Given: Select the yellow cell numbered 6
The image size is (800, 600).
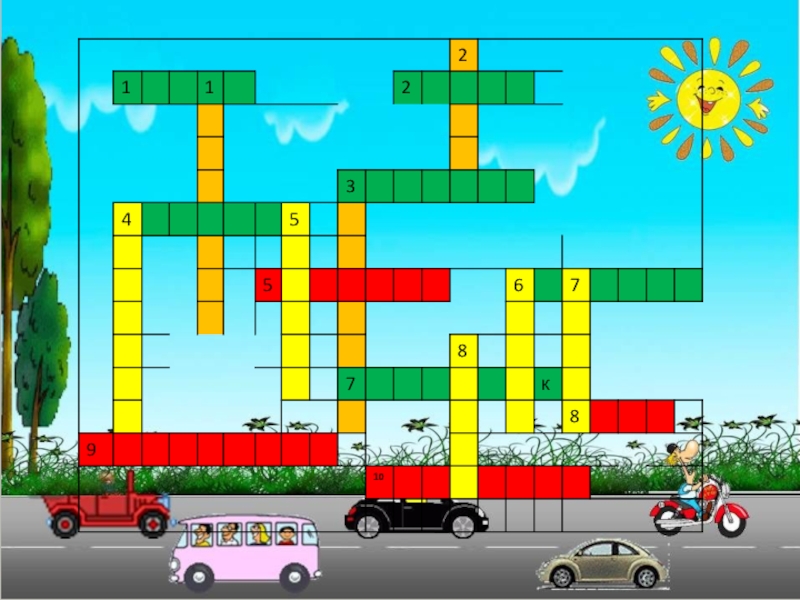Looking at the screenshot, I should tap(519, 285).
